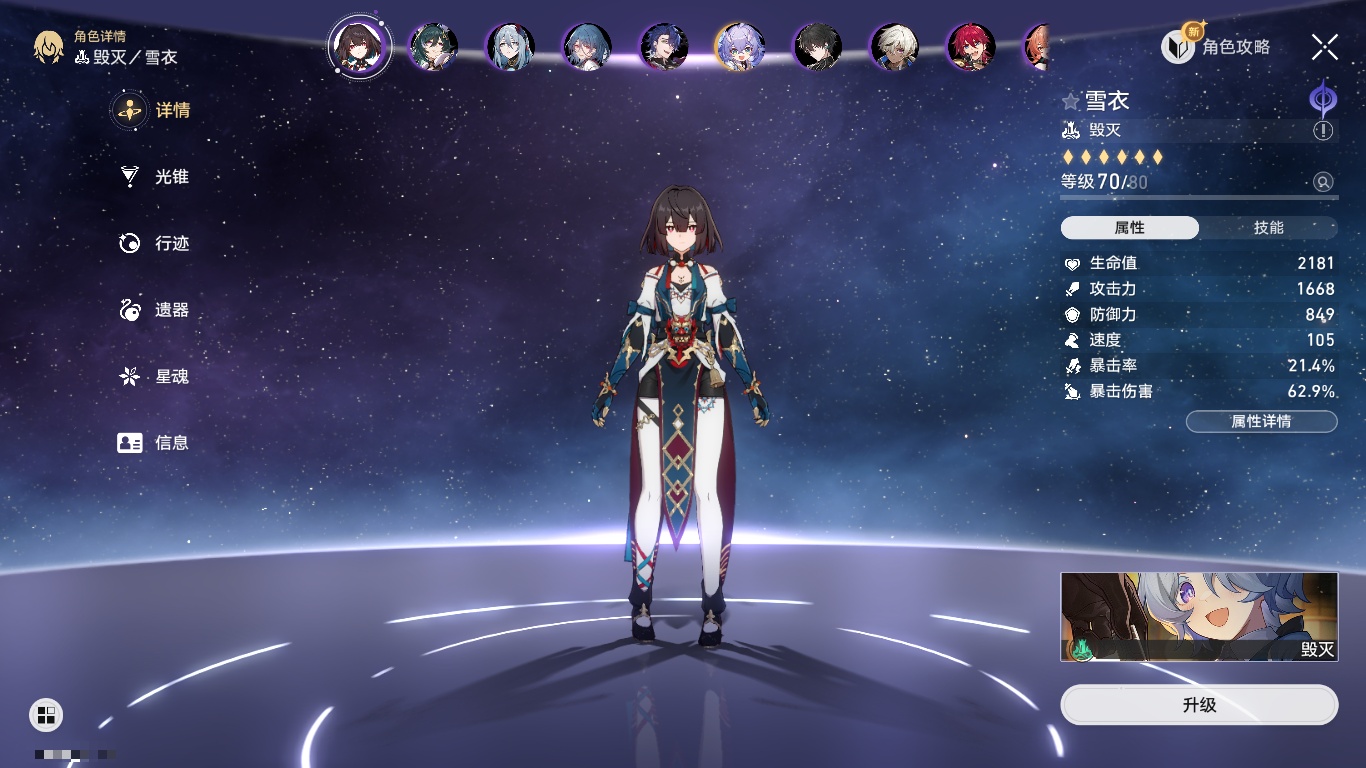Switch to the 属性 attributes tab
This screenshot has height=768, width=1366.
coord(1130,228)
